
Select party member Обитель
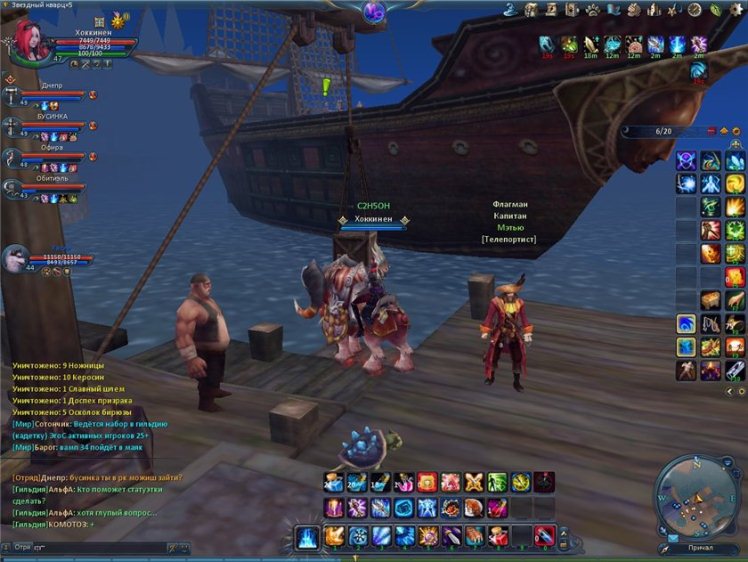[x=52, y=186]
